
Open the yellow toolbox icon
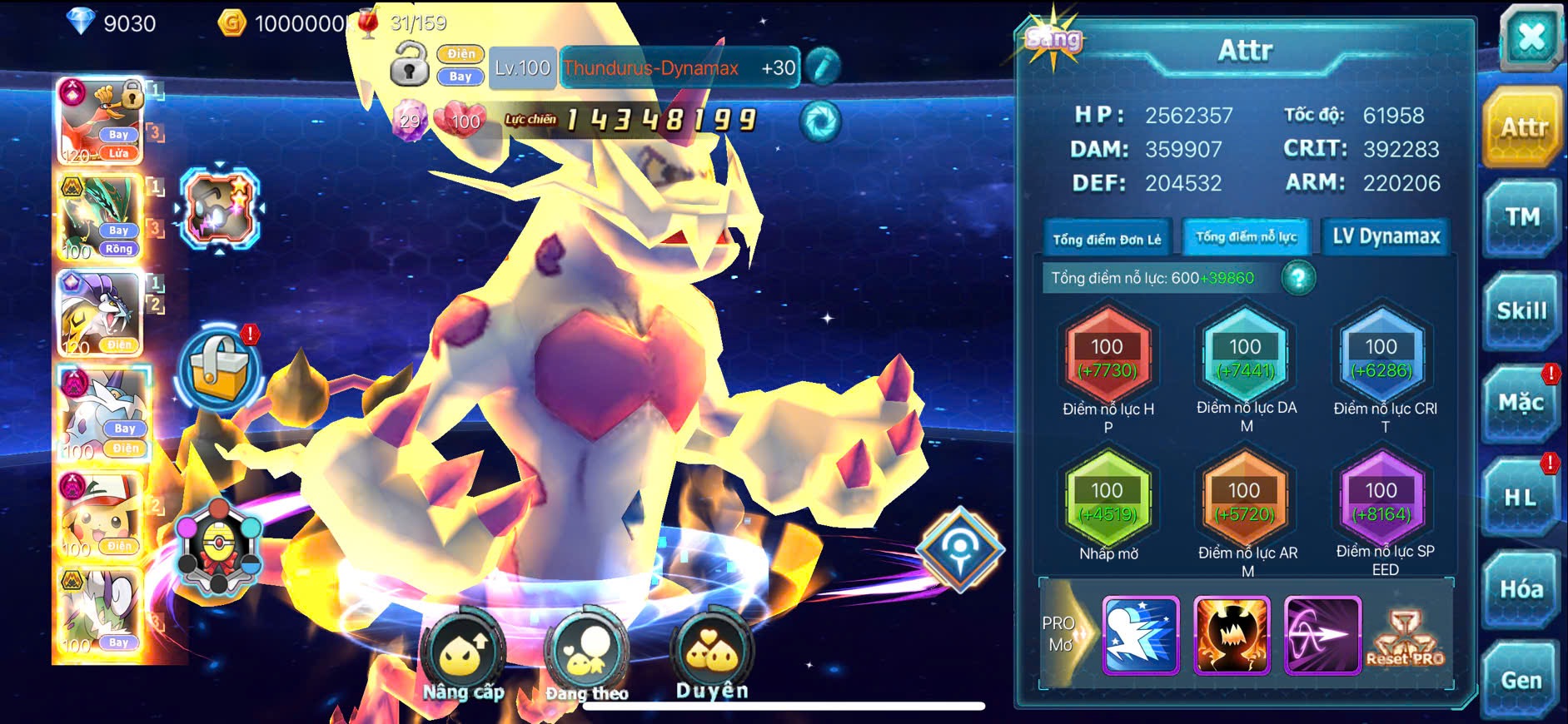point(219,370)
